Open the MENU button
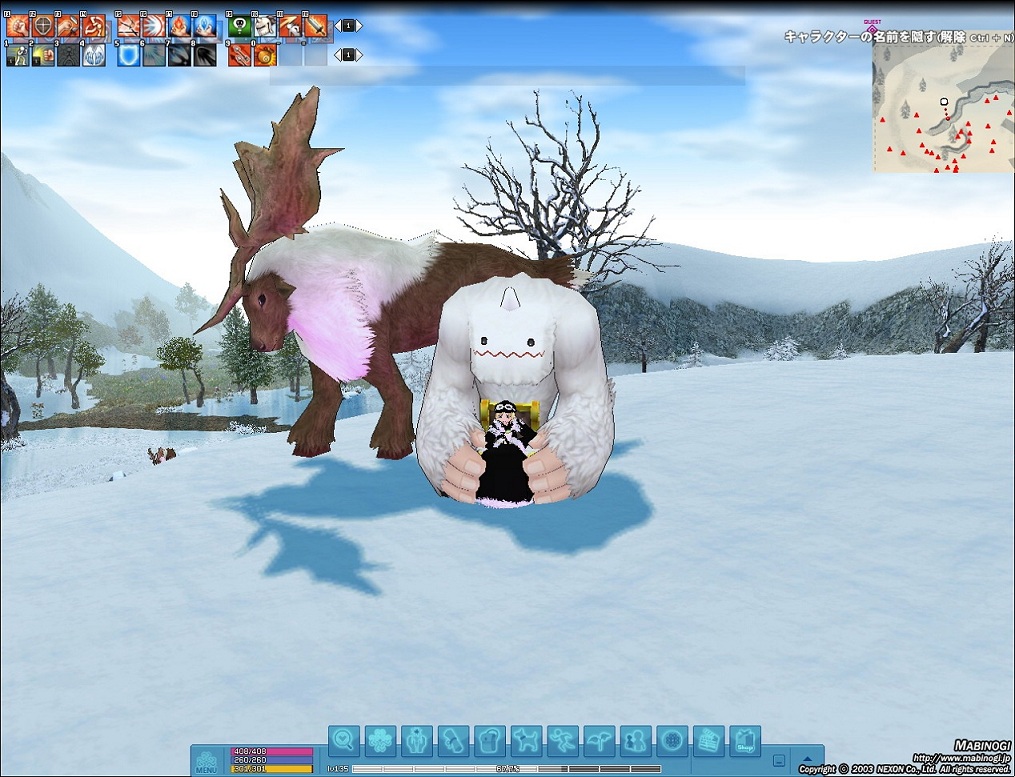1015x777 pixels. [206, 760]
